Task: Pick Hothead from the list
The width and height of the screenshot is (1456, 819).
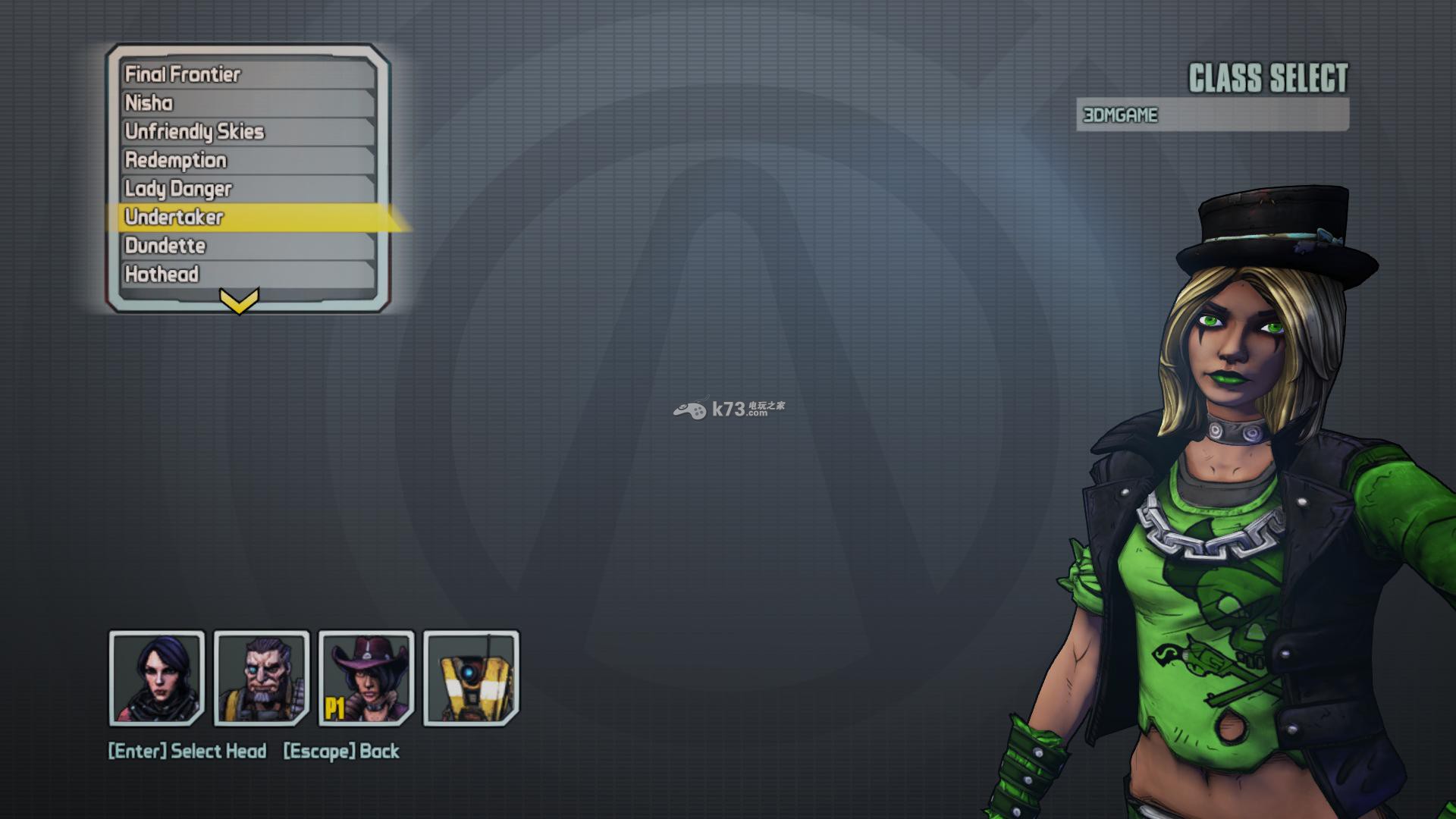Action: pyautogui.click(x=248, y=275)
